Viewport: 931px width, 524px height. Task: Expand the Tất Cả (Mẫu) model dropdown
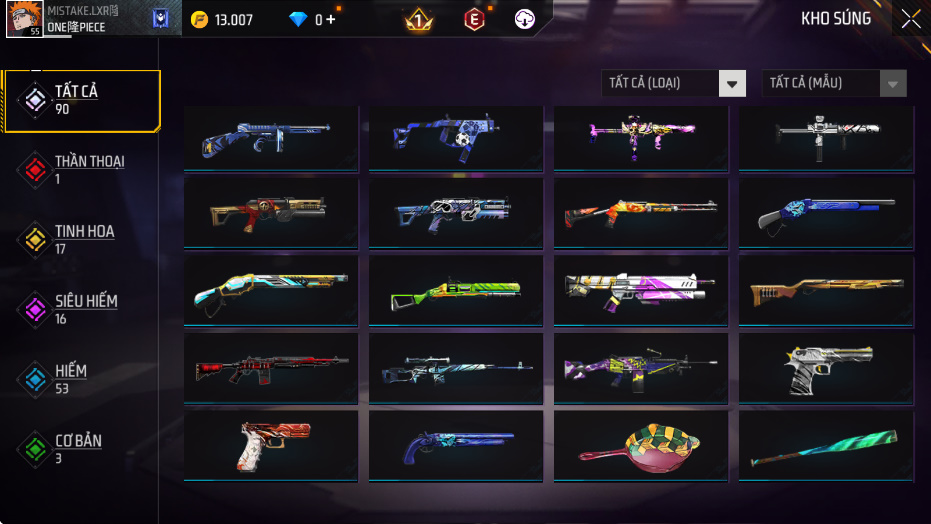pyautogui.click(x=834, y=83)
